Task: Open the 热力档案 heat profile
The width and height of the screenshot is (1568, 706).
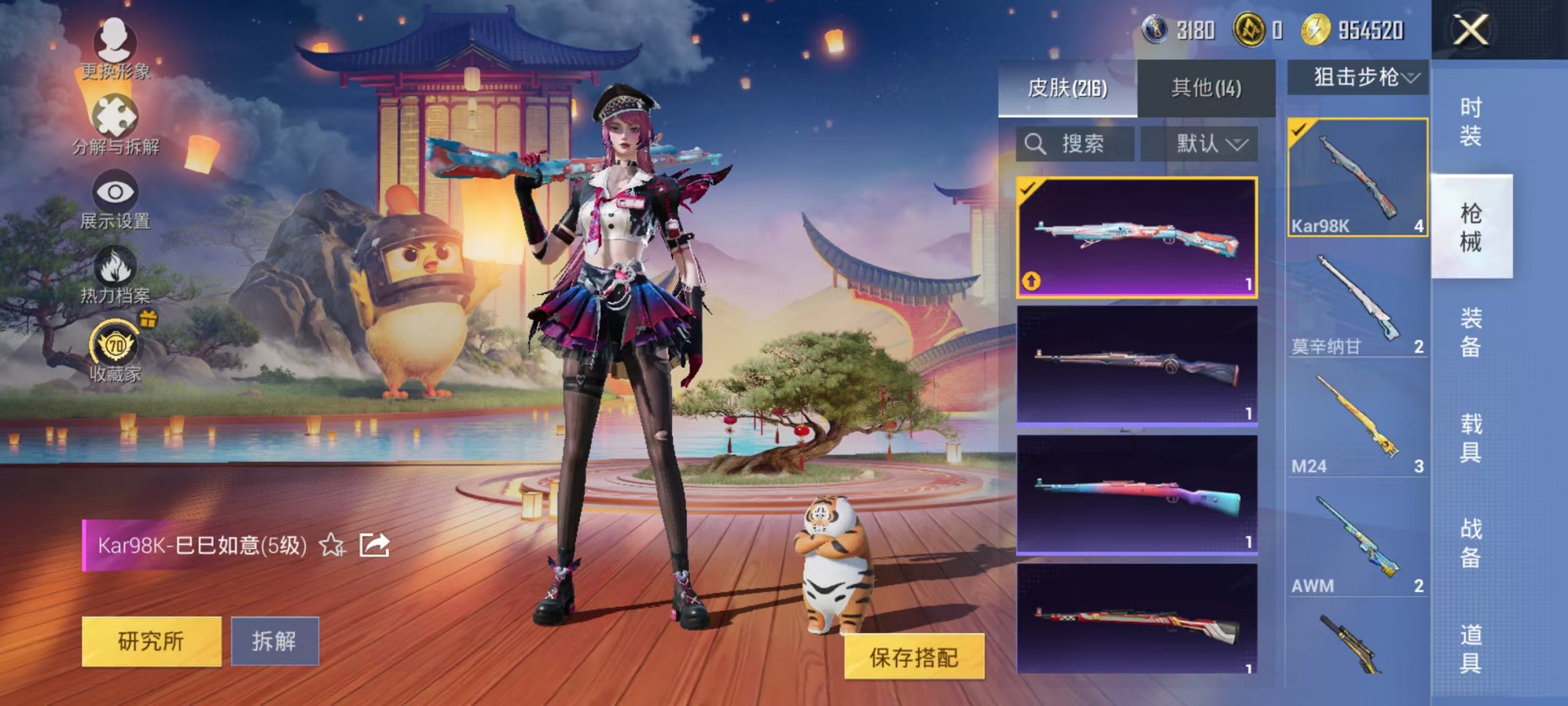Action: point(115,275)
